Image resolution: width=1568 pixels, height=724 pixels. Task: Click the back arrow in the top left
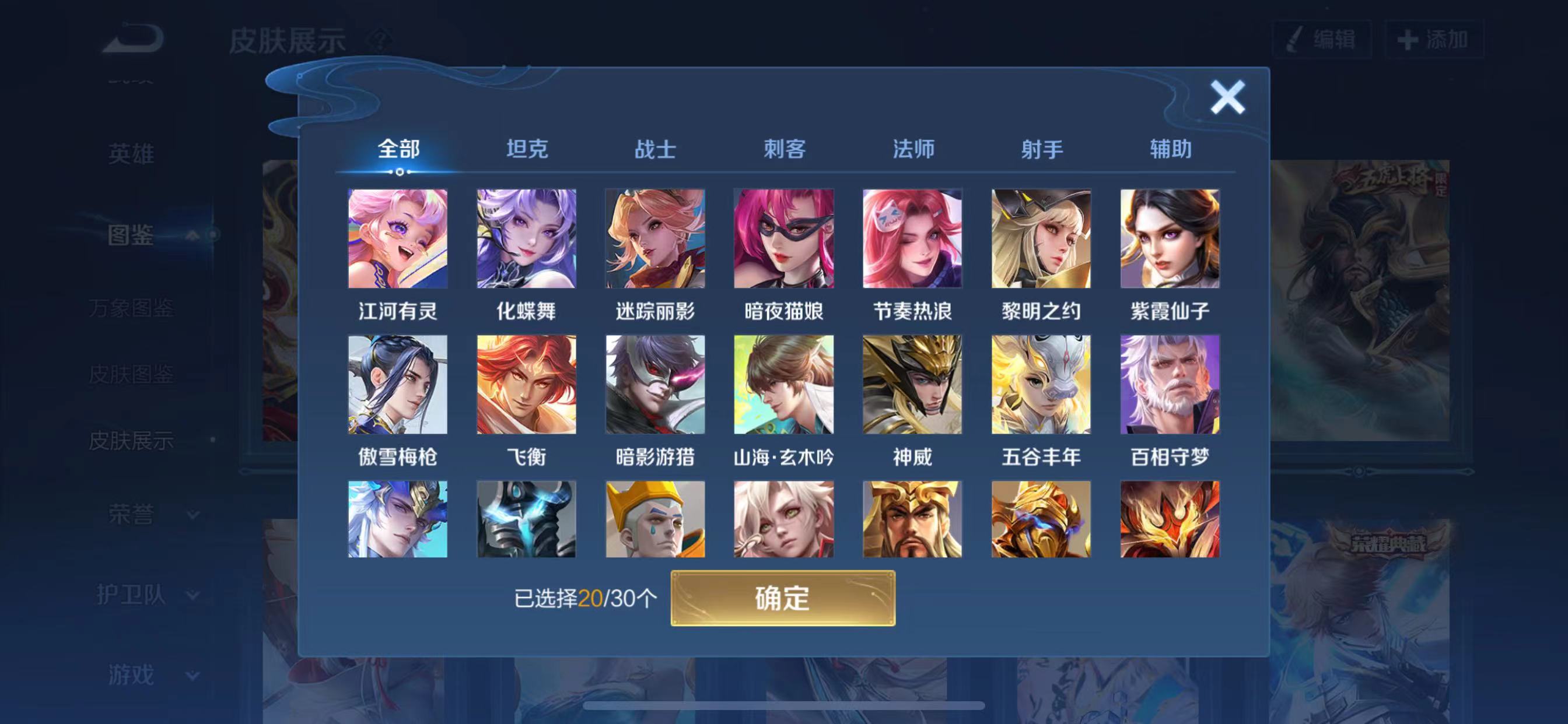point(132,38)
